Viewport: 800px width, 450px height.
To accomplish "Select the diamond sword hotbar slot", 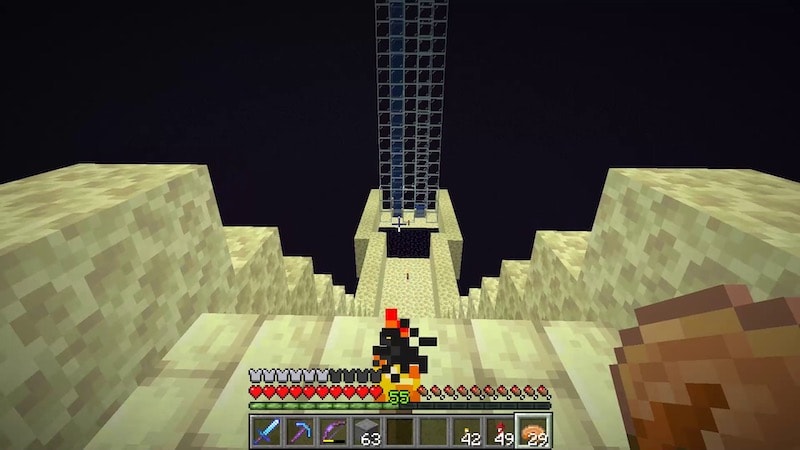I will click(267, 431).
